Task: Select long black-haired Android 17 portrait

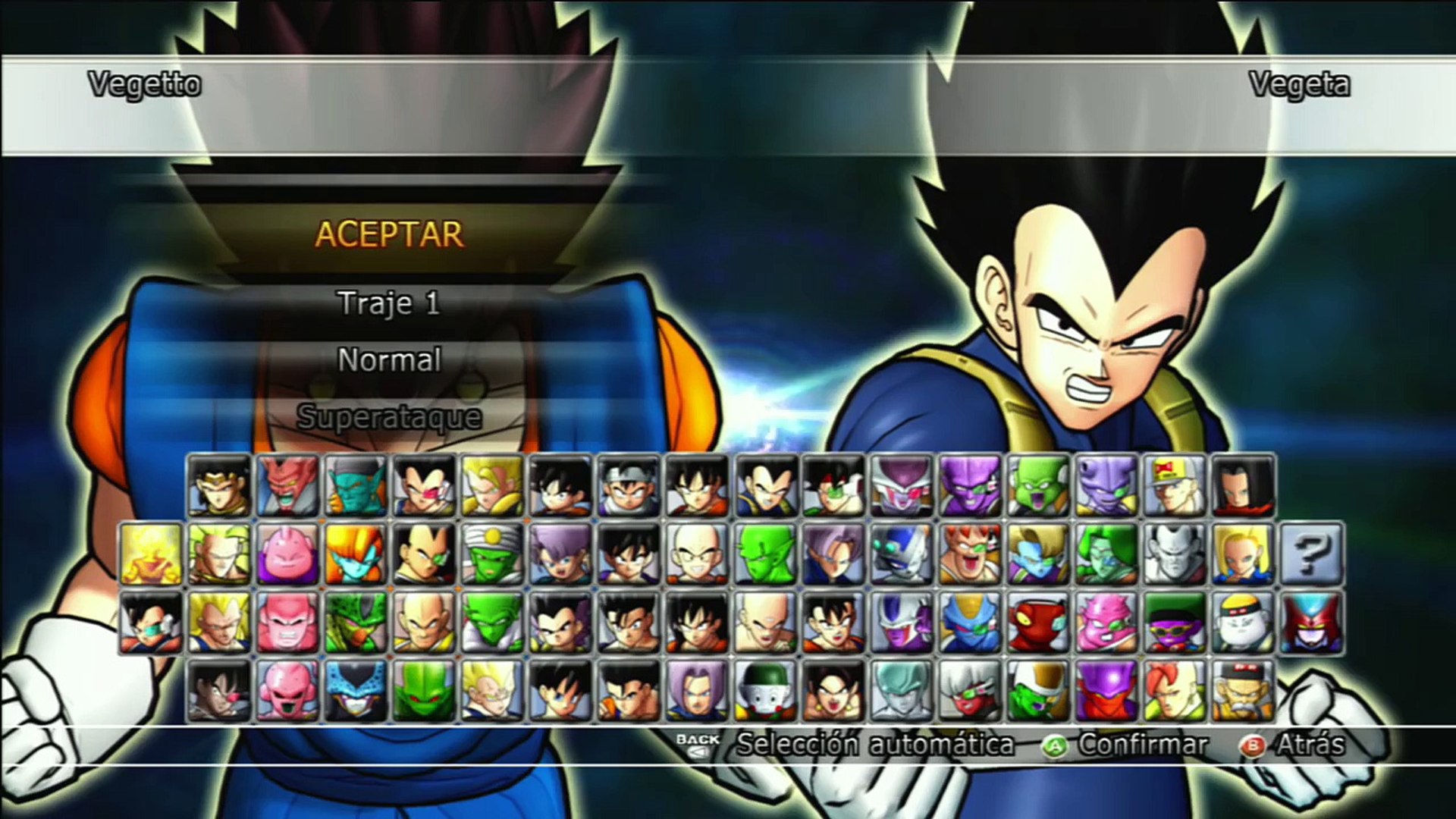Action: (x=1243, y=486)
